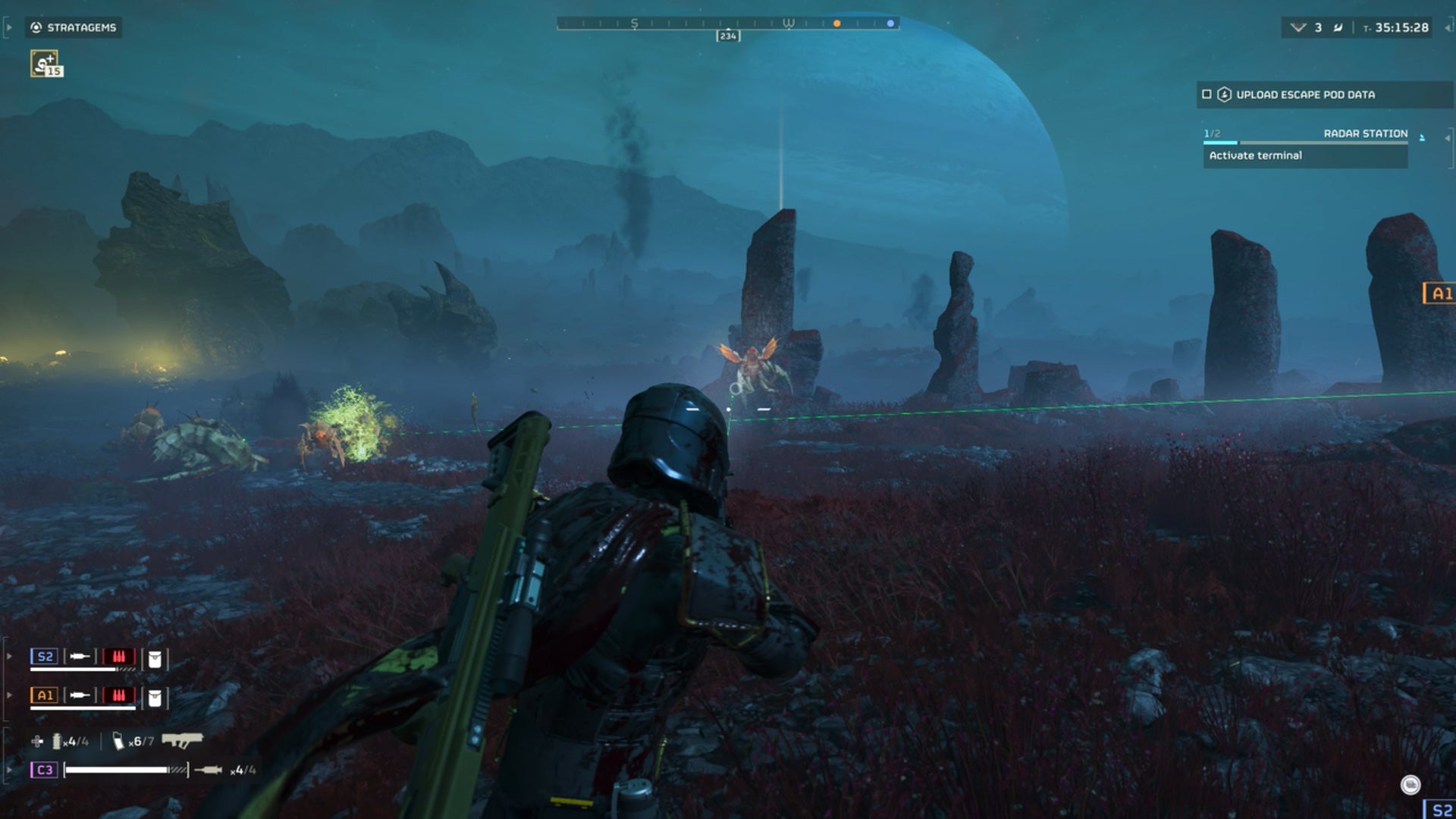Select the reinforce stratagem icon showing 15
The height and width of the screenshot is (819, 1456).
[45, 64]
